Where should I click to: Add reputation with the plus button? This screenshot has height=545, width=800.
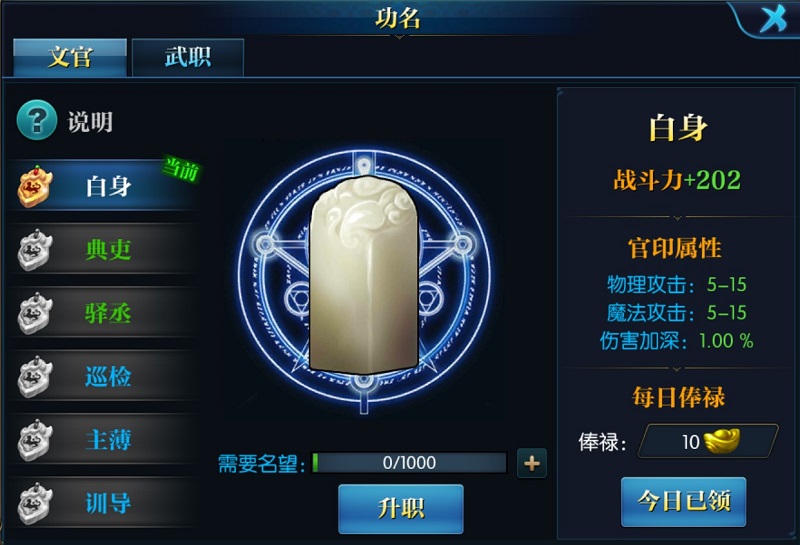pyautogui.click(x=532, y=463)
